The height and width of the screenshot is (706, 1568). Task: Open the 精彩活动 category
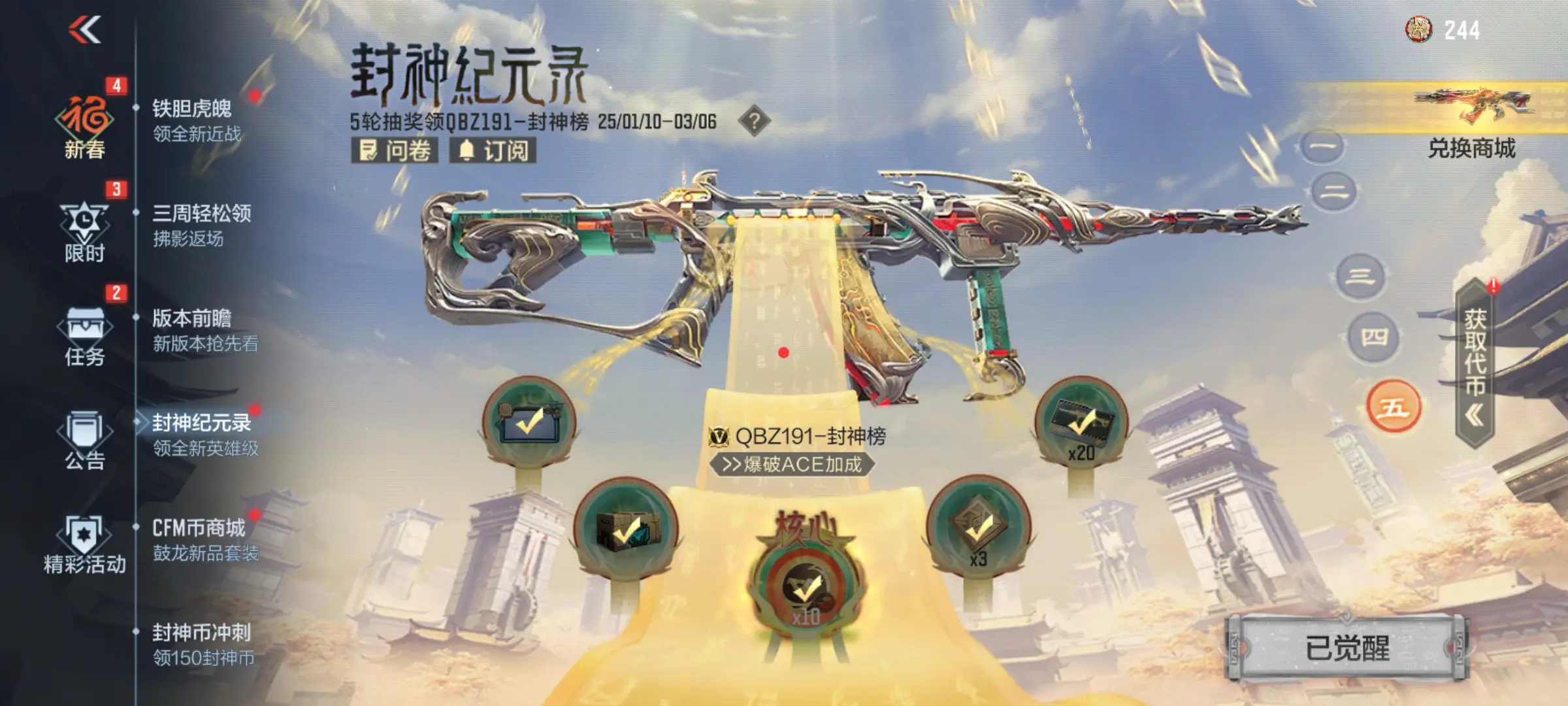pos(85,544)
